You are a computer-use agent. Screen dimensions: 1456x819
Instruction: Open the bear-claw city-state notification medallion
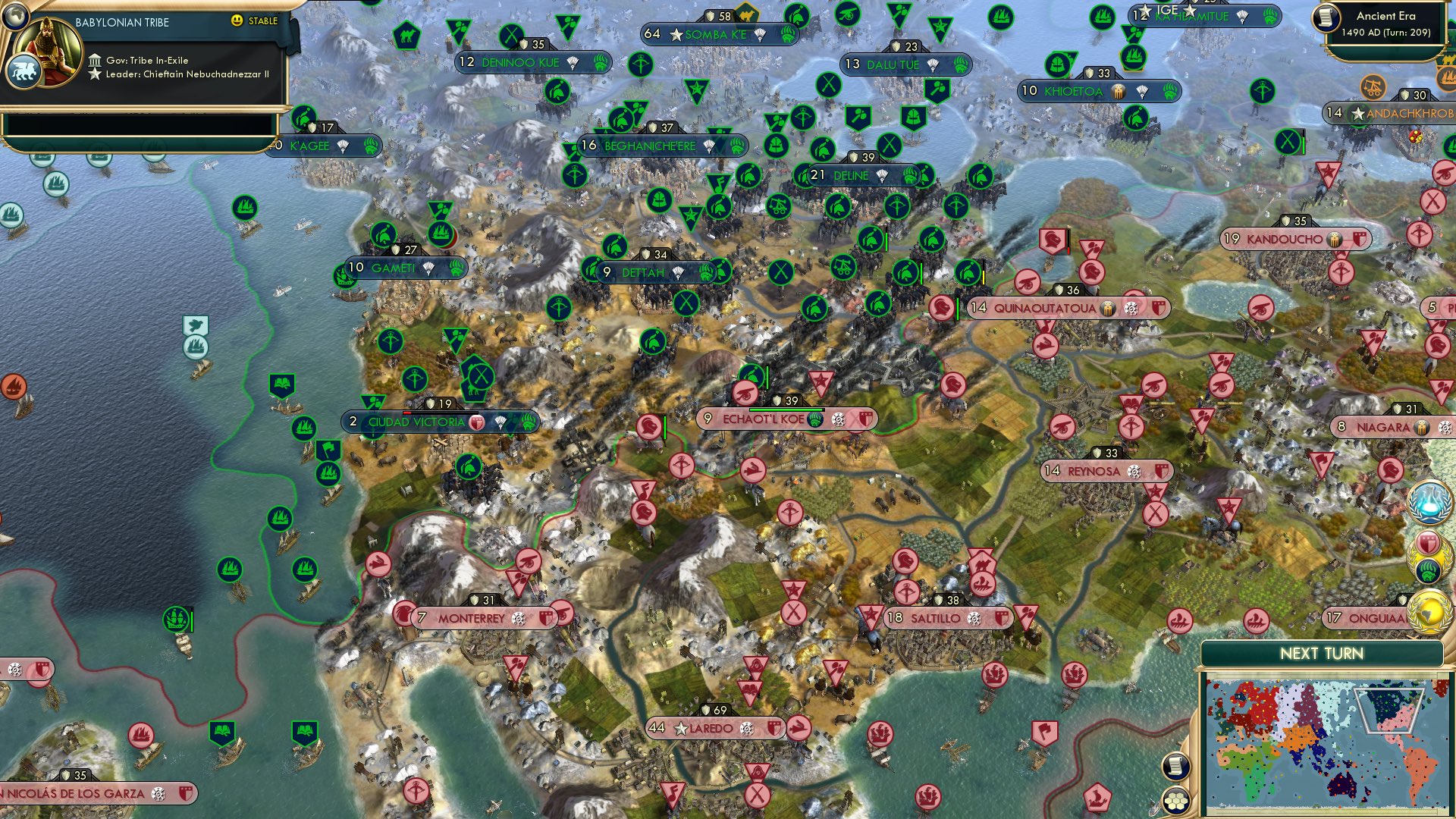pyautogui.click(x=1427, y=570)
